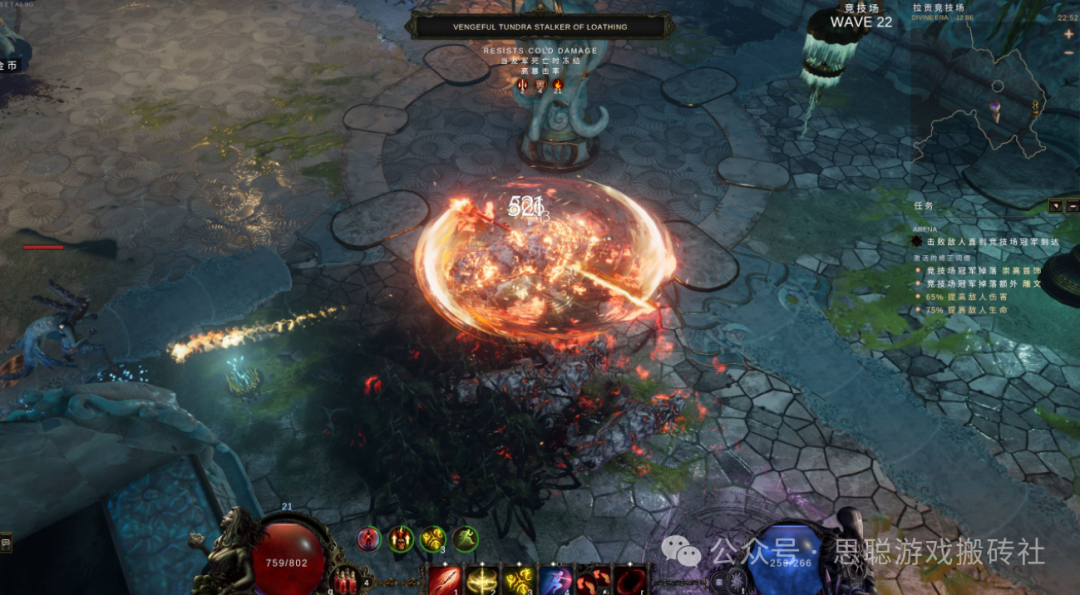Check the yellow swirl buff with 3 stacks

(x=433, y=539)
